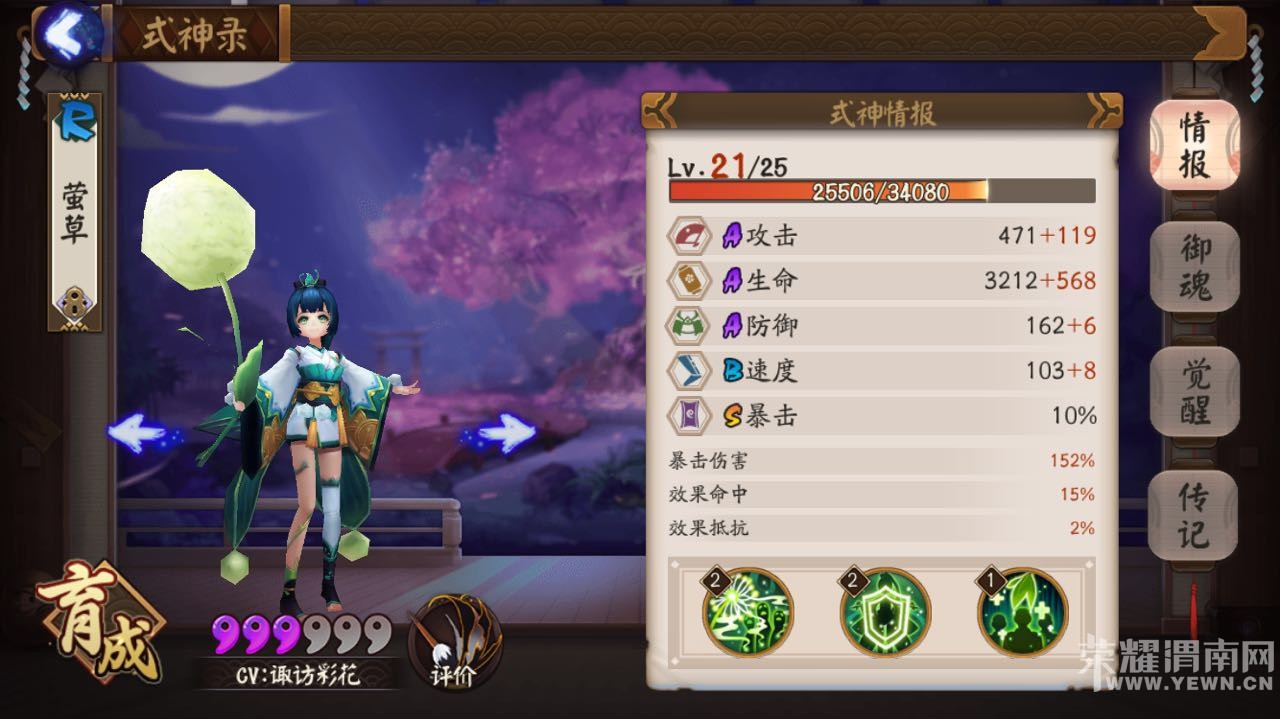1280x719 pixels.
Task: View the previous shikigami with left arrow
Action: 138,433
